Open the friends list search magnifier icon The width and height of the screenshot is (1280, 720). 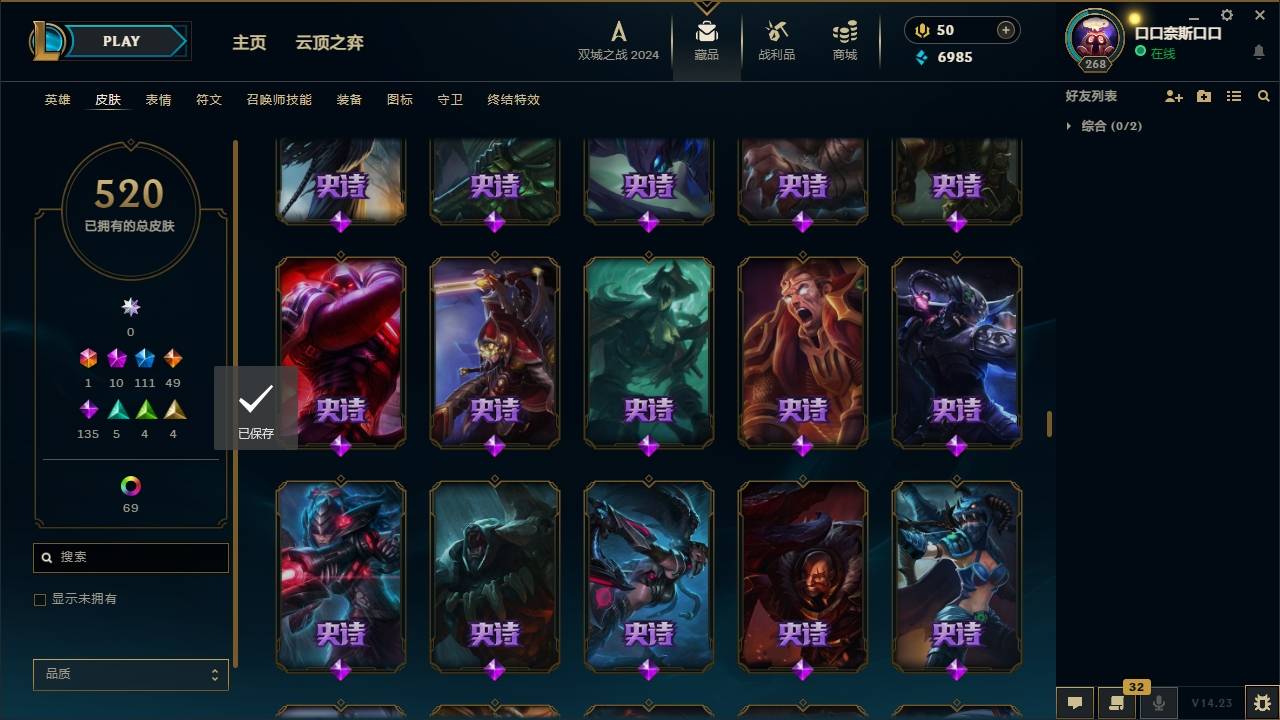click(x=1264, y=96)
